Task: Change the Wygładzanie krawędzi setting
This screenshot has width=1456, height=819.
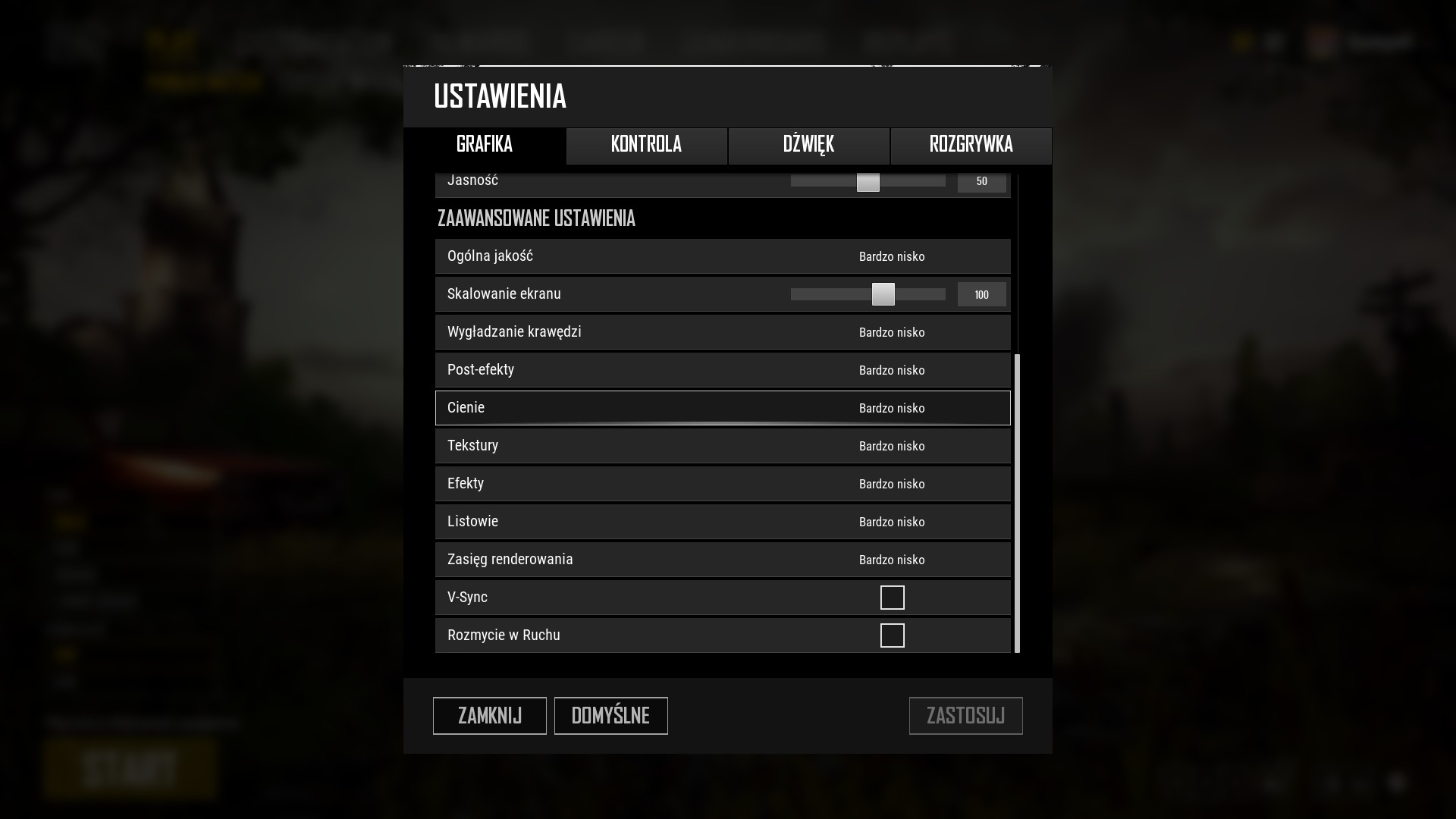Action: [x=892, y=332]
